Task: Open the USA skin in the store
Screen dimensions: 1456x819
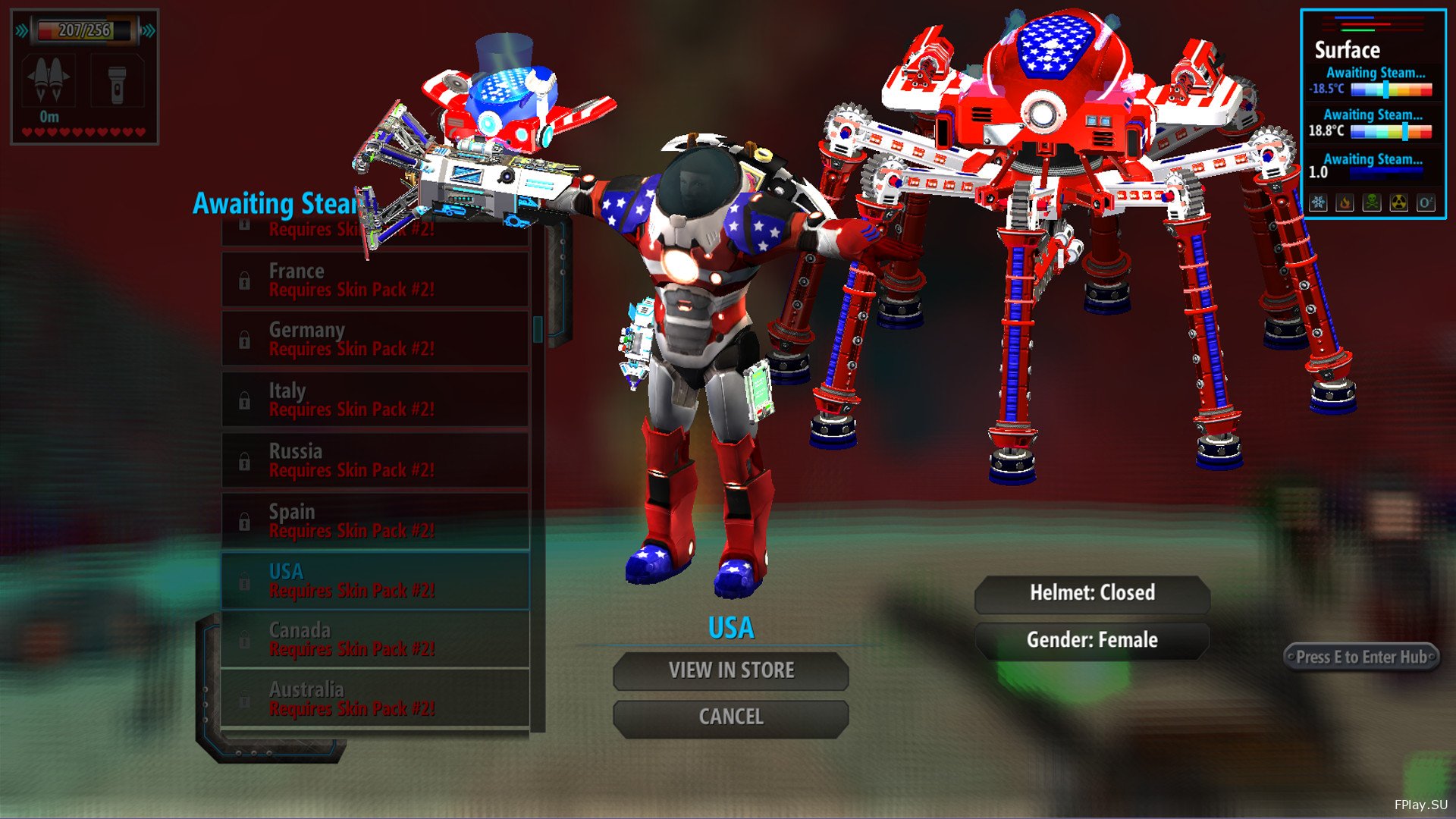Action: pos(730,671)
